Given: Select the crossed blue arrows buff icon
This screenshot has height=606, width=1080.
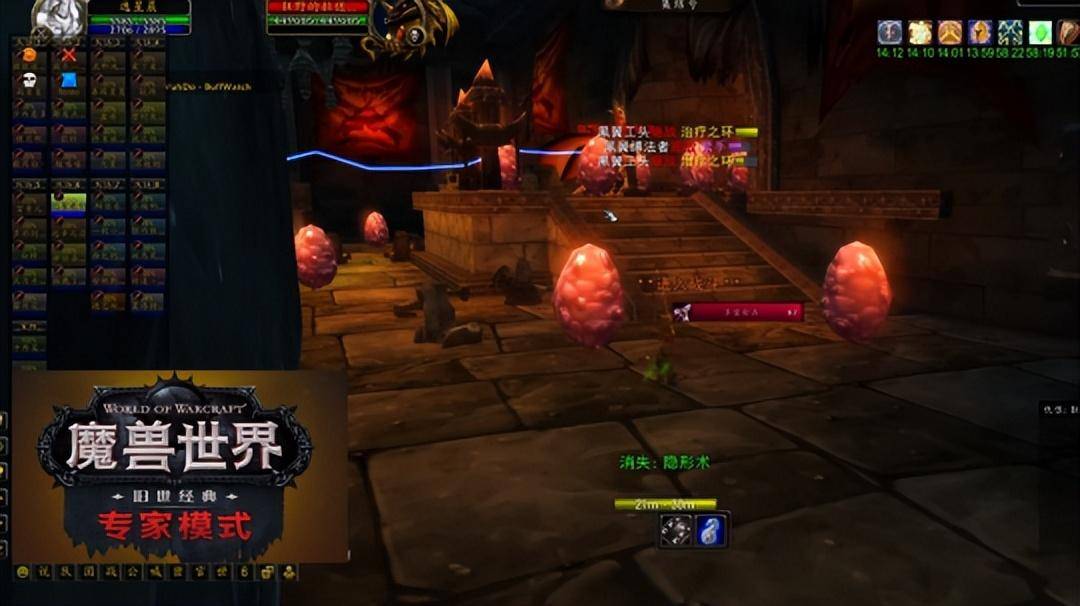Looking at the screenshot, I should [x=1010, y=32].
